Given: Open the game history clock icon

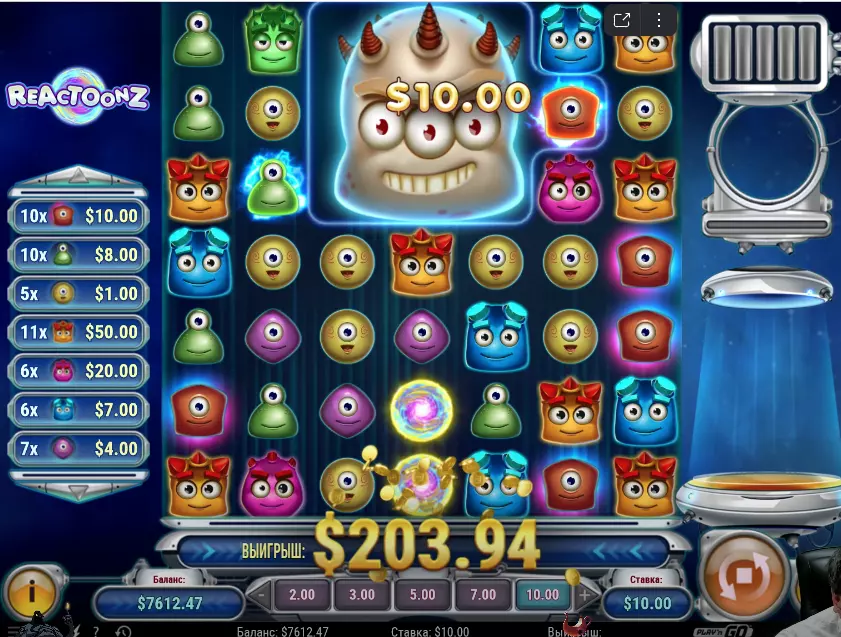Looking at the screenshot, I should pyautogui.click(x=123, y=631).
